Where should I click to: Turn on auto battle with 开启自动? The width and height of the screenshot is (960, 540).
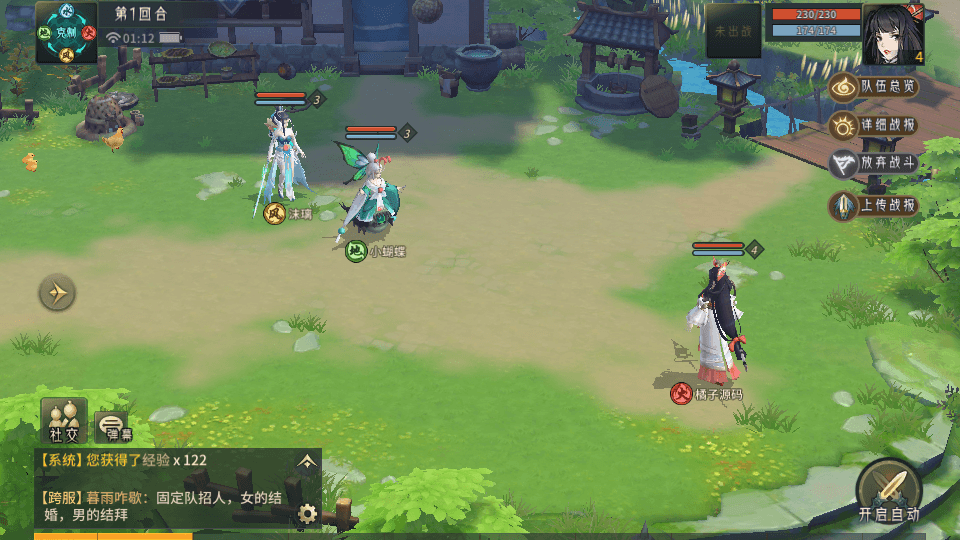888,490
